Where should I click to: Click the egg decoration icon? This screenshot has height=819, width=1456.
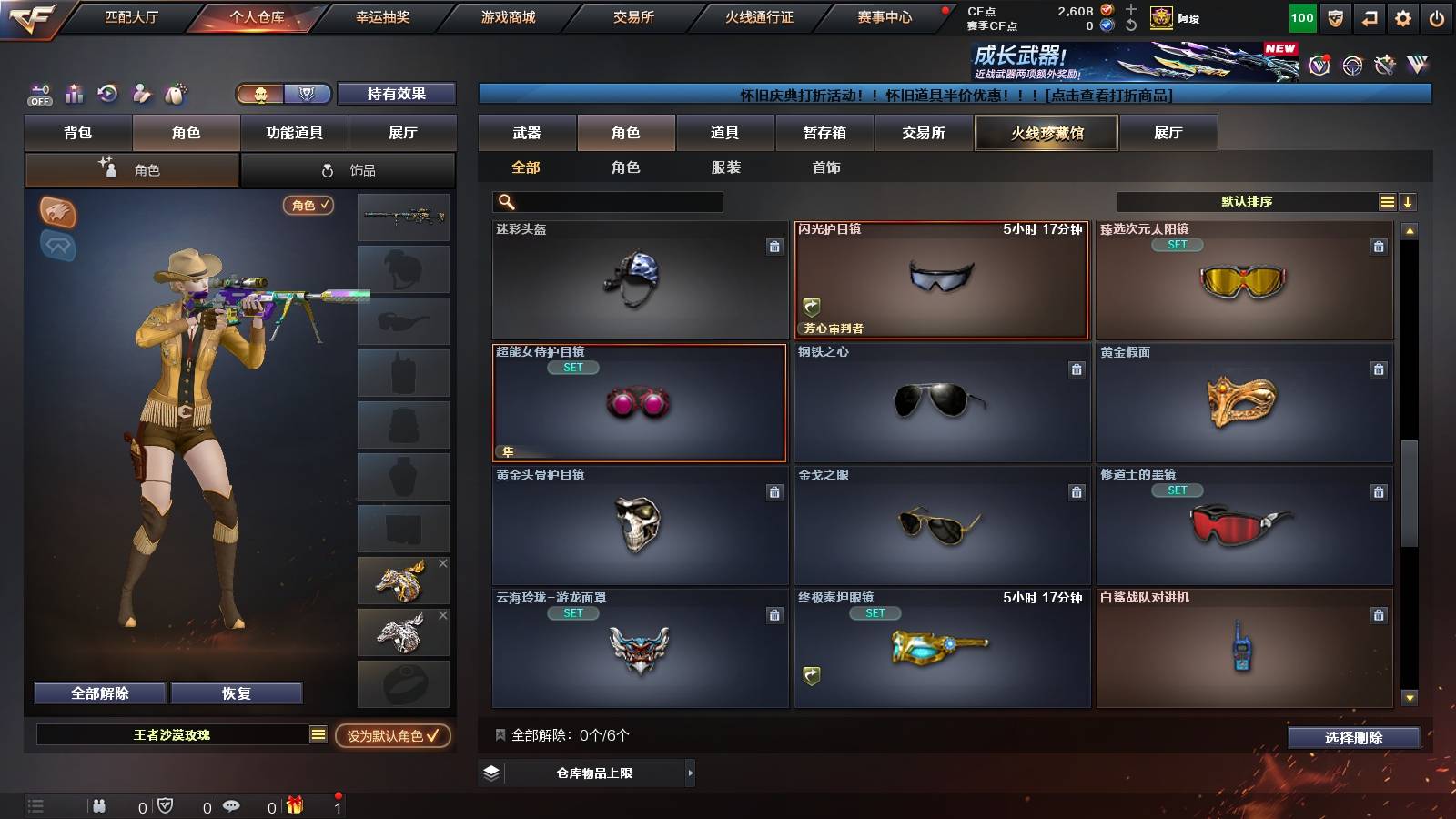click(x=173, y=93)
